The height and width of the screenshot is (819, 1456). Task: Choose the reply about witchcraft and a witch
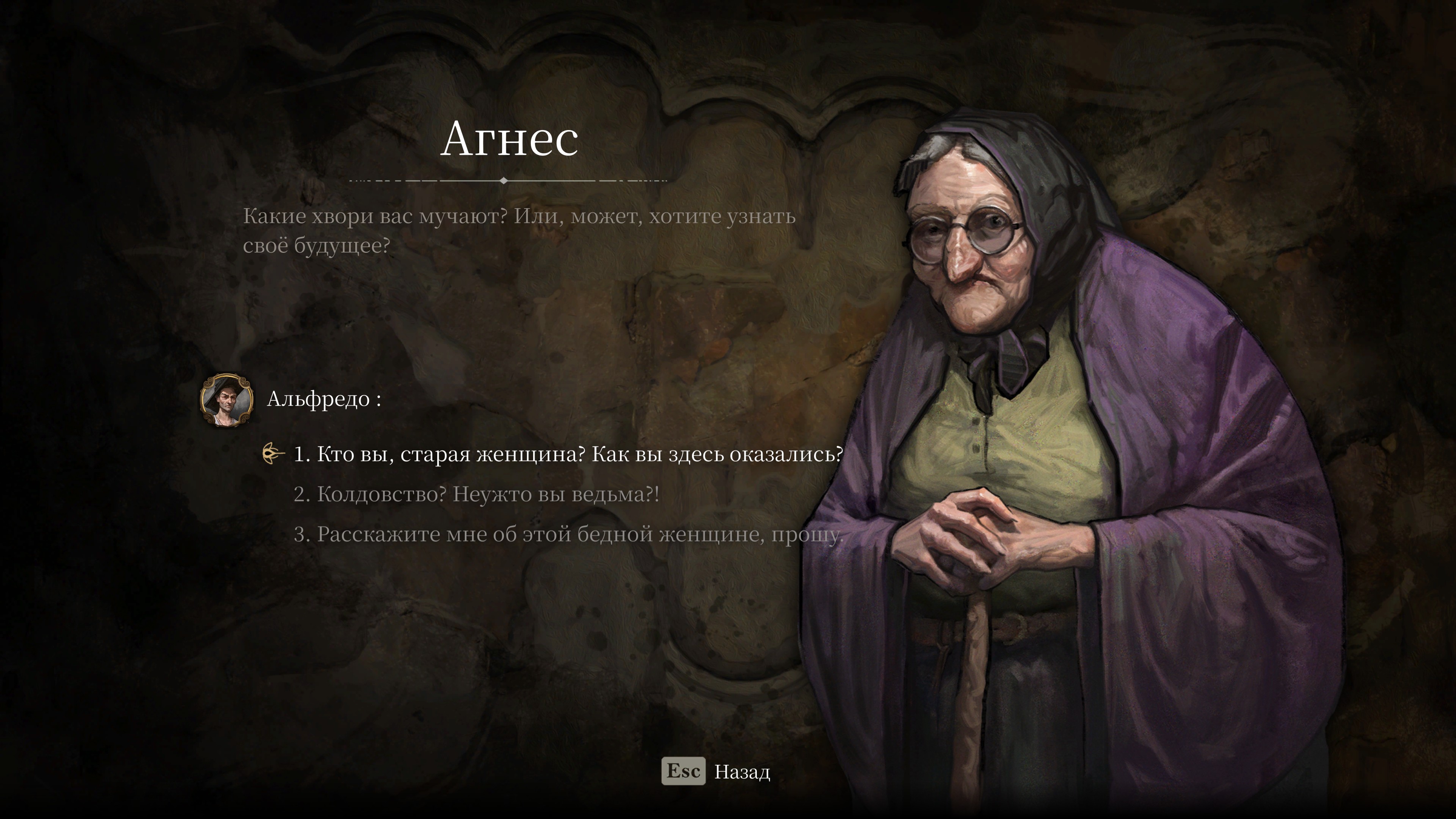[x=476, y=494]
